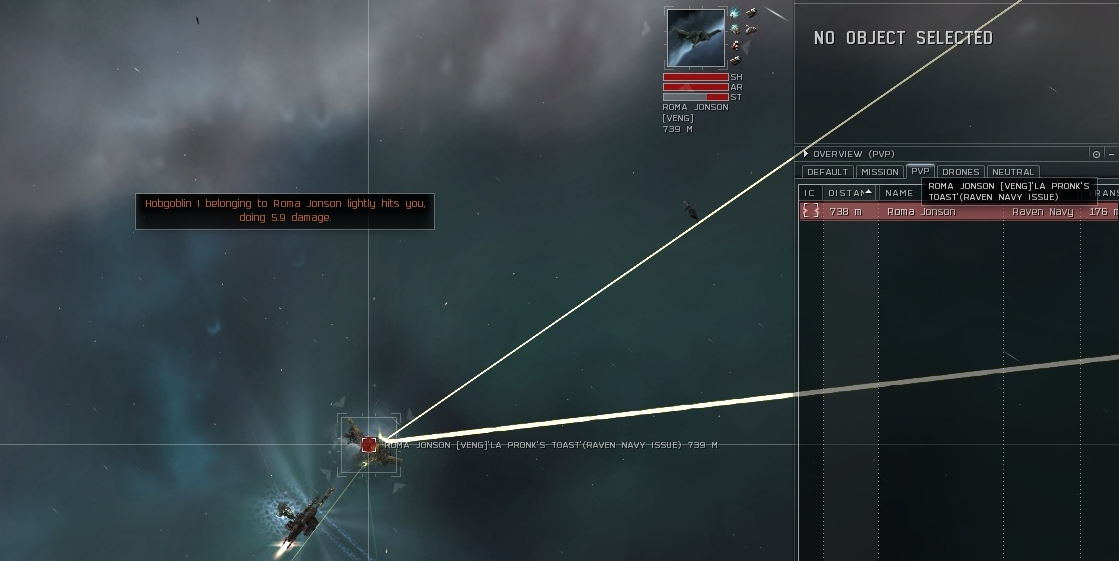
Task: Switch to the Default overview tab
Action: (x=827, y=172)
